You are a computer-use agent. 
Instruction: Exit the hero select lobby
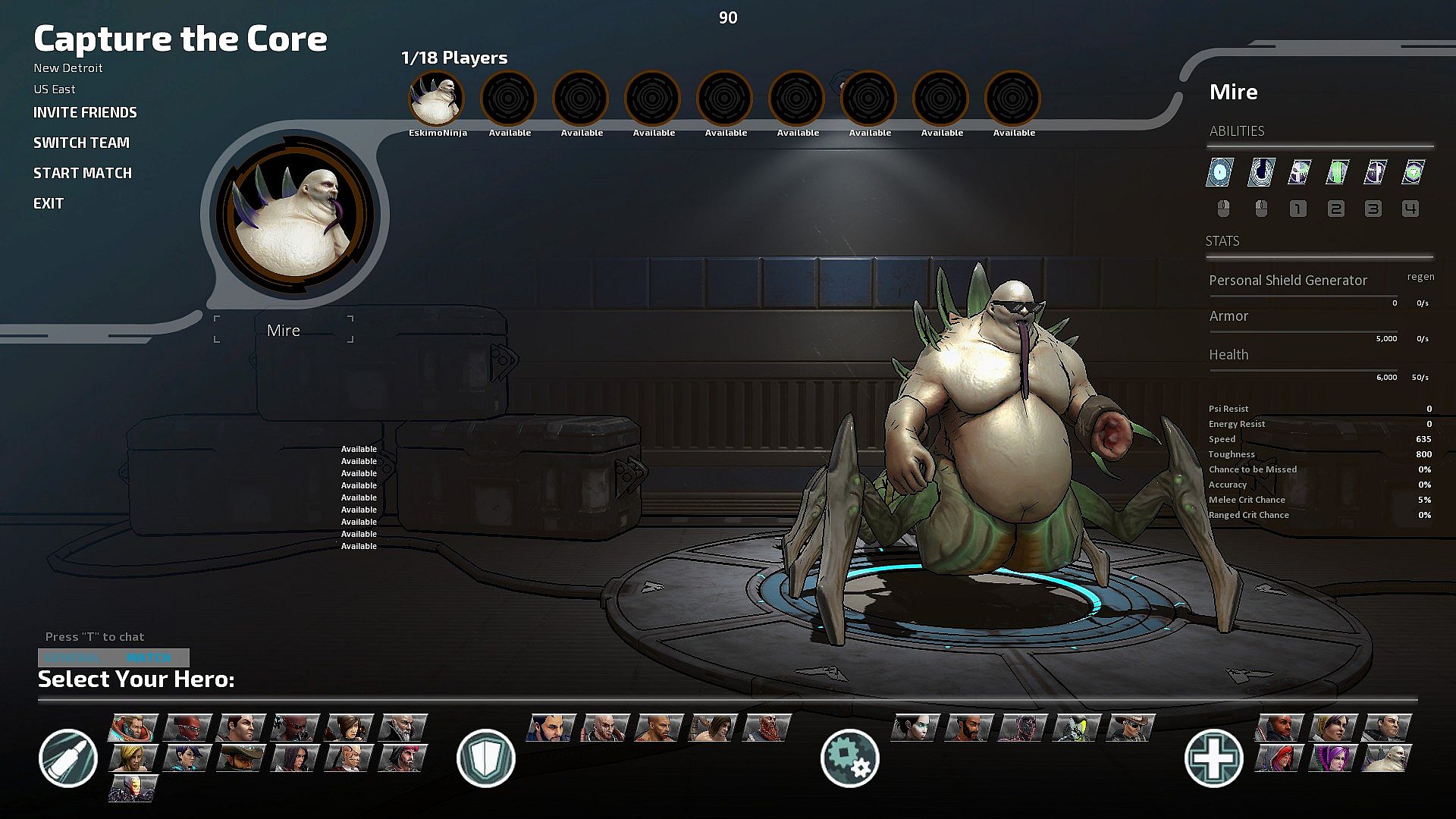[x=49, y=204]
